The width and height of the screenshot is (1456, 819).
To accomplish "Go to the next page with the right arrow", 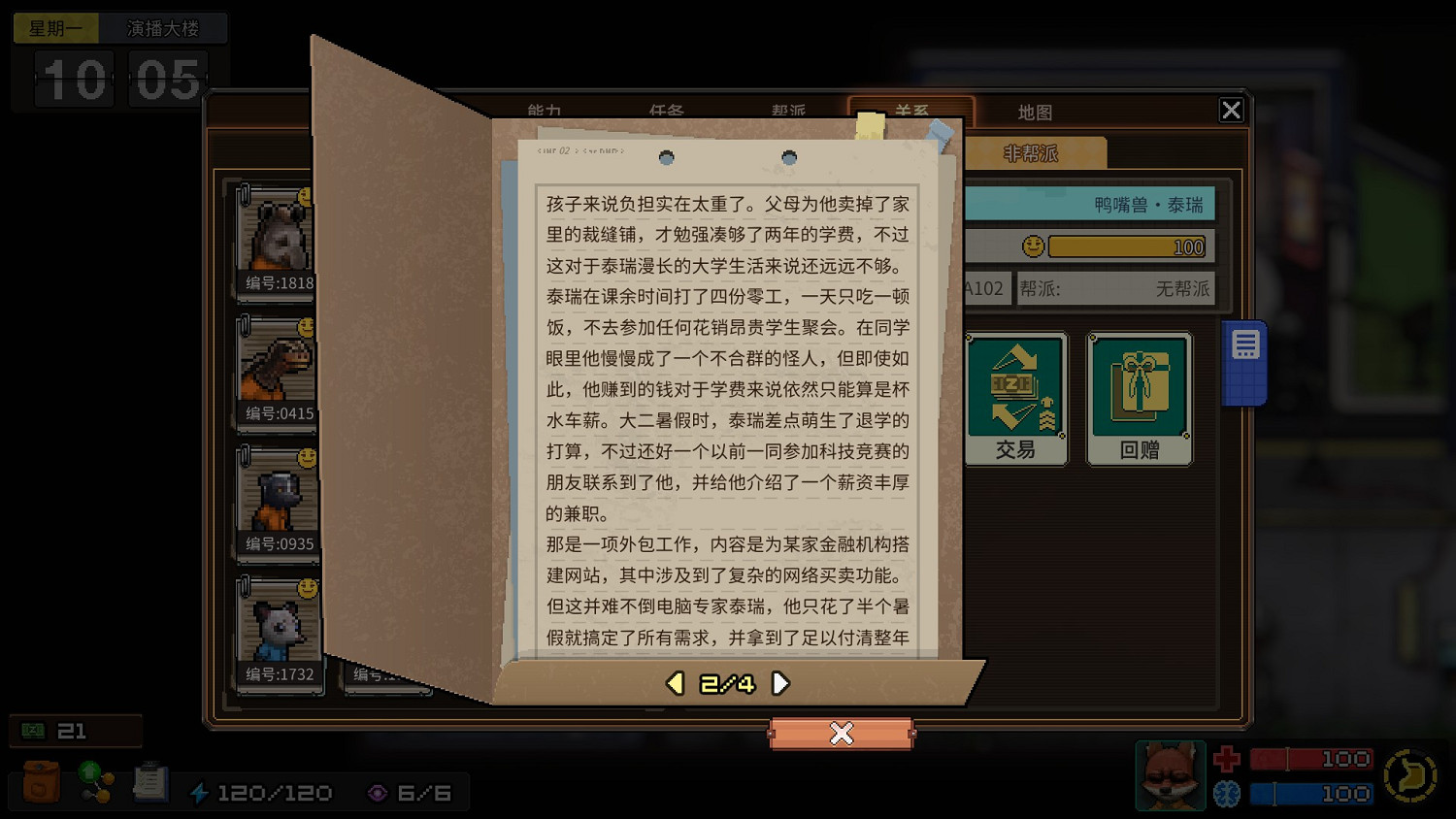I will click(x=780, y=683).
